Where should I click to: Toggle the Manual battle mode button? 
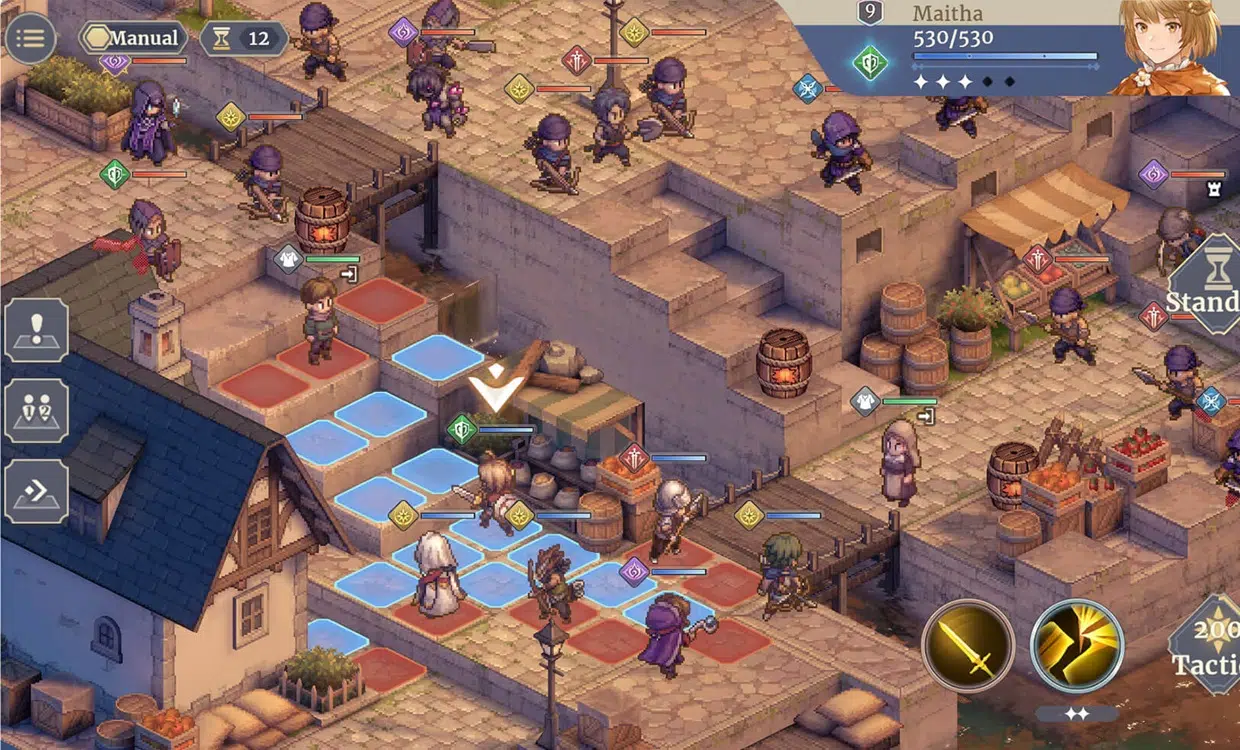[x=133, y=39]
